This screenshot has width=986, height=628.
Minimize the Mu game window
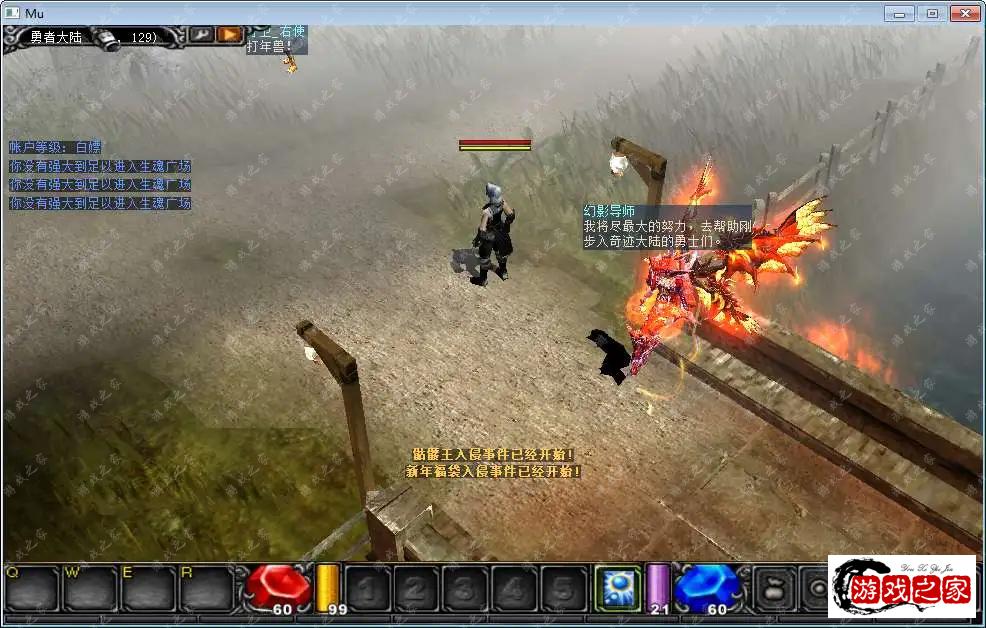click(x=900, y=13)
